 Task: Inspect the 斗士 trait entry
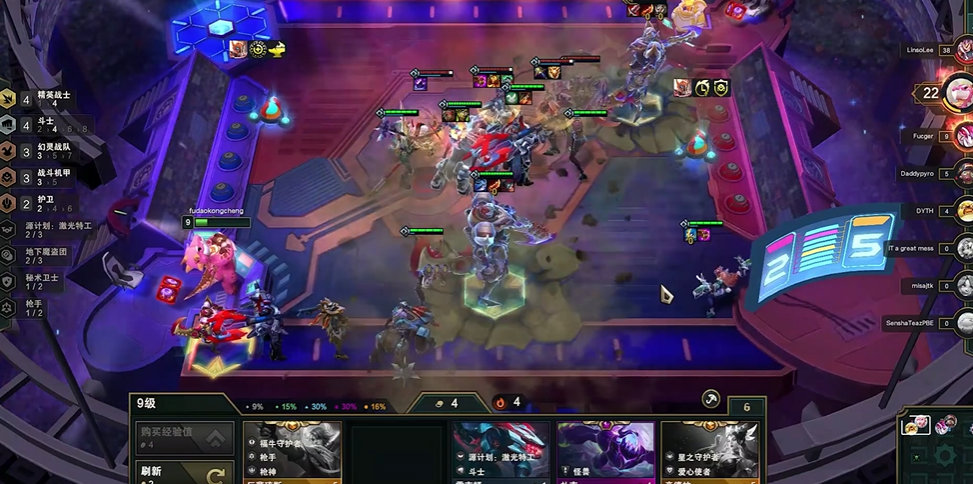click(45, 125)
